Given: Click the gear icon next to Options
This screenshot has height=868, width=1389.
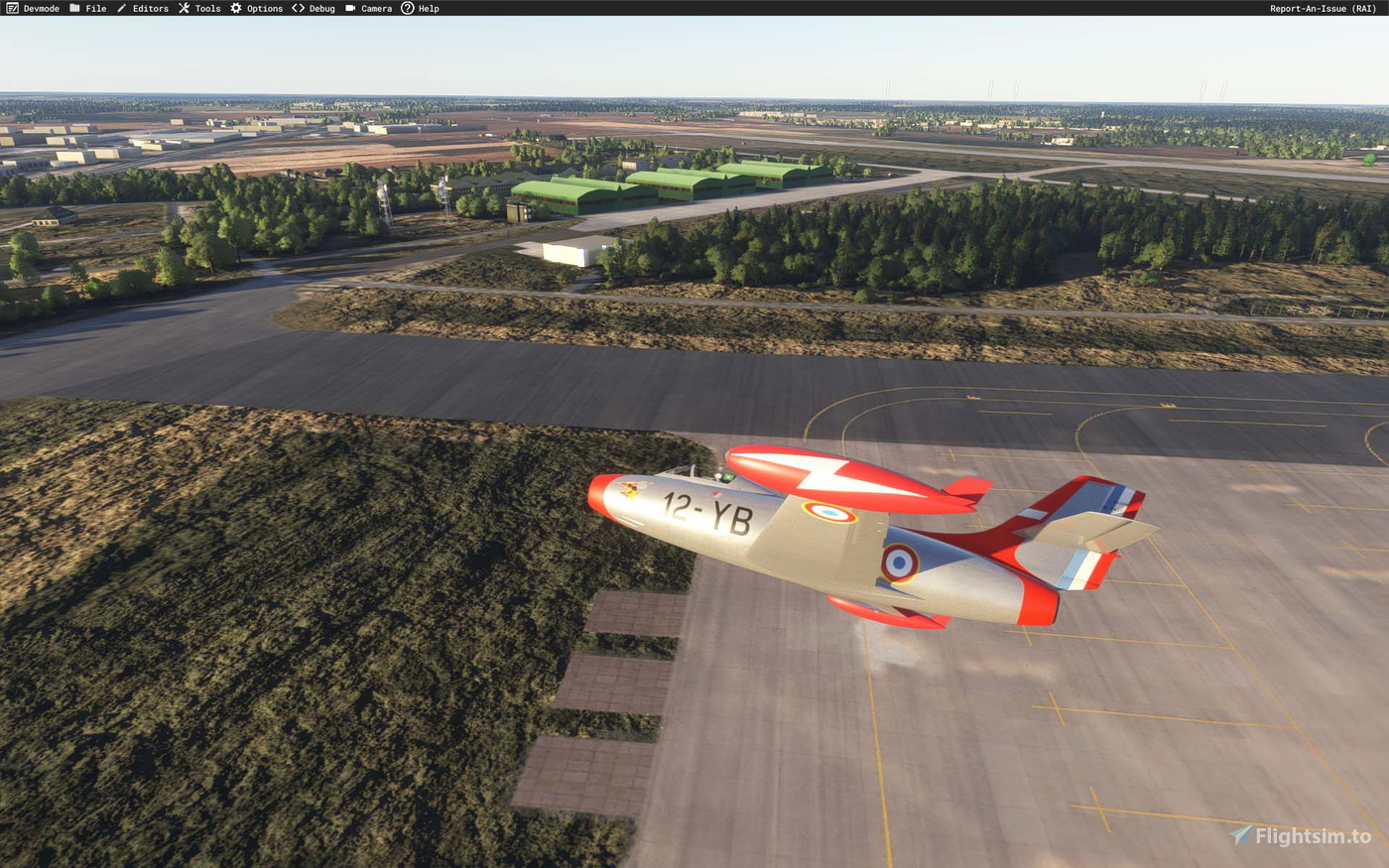Looking at the screenshot, I should tap(234, 8).
